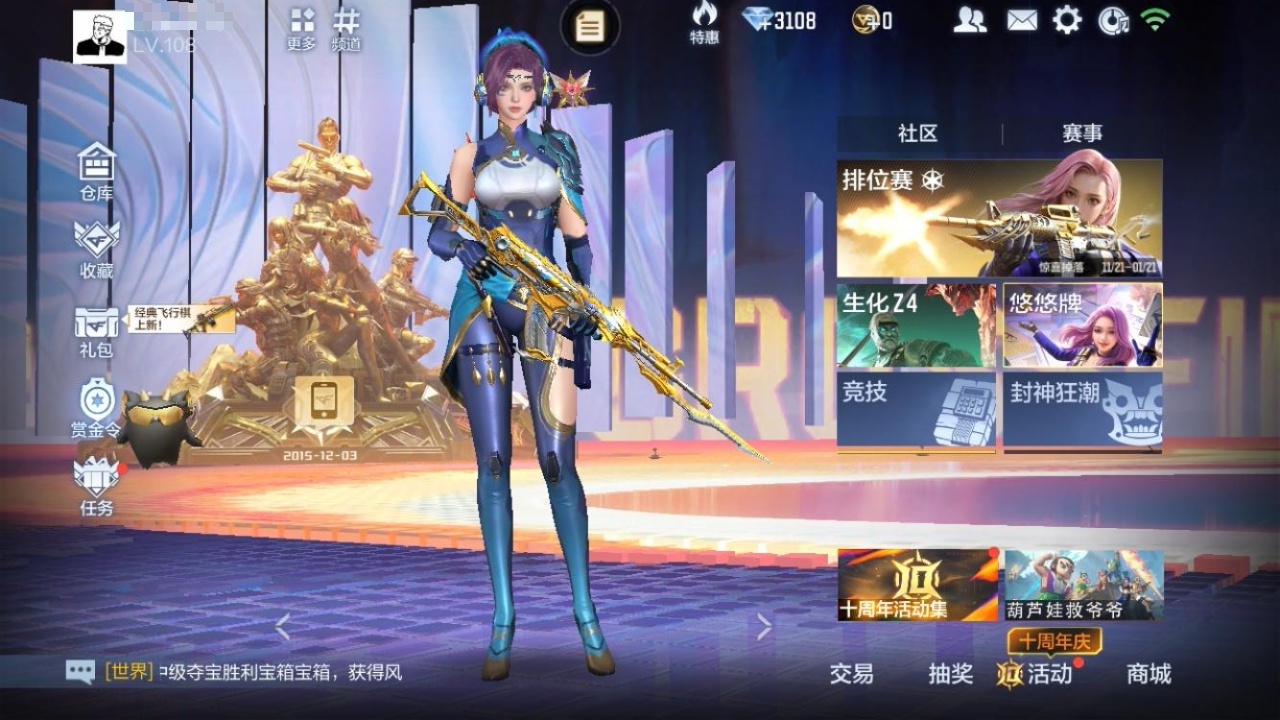Click the player avatar portrait
Viewport: 1280px width, 720px height.
100,38
